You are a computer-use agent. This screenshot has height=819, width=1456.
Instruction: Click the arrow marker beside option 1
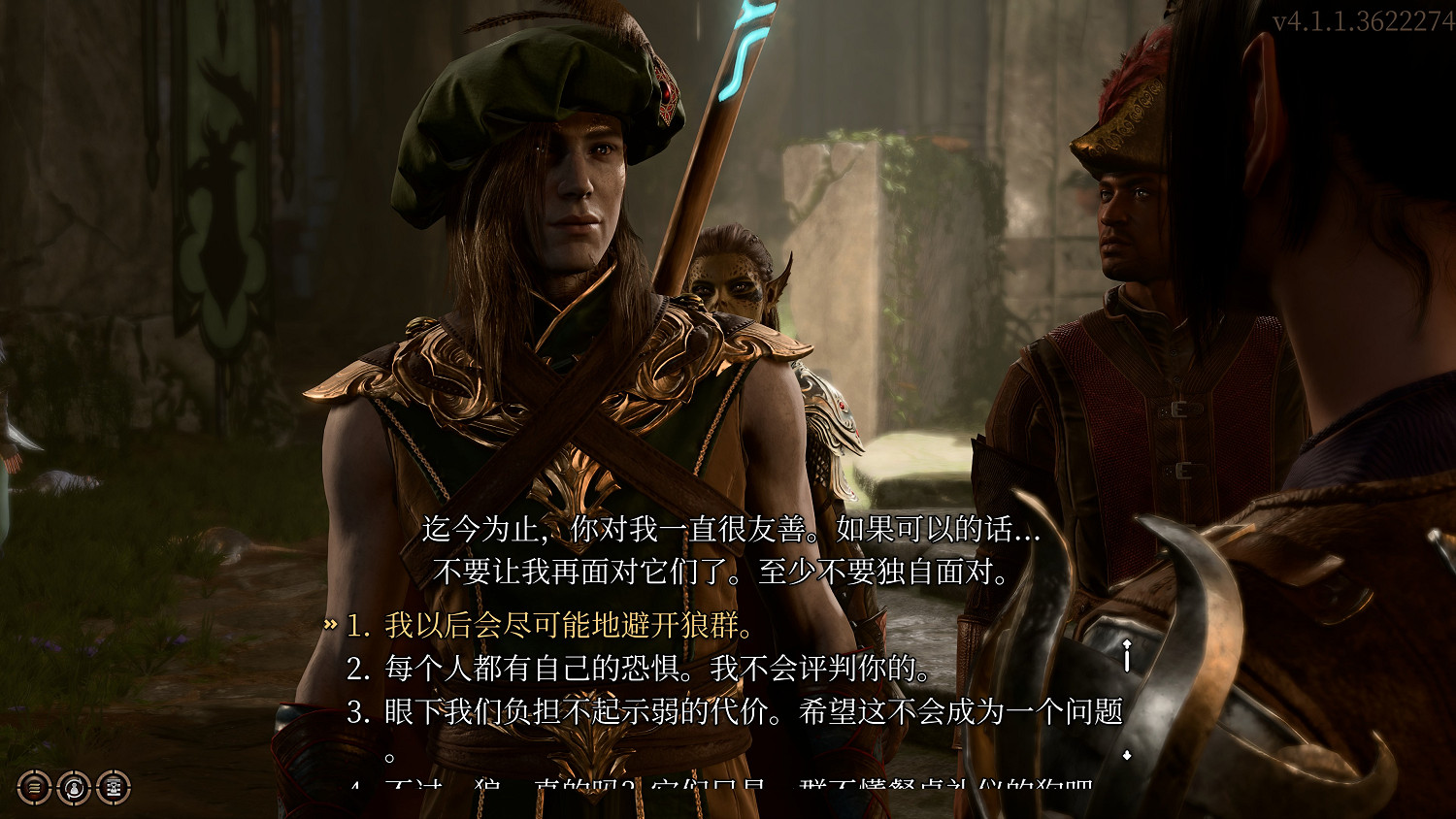330,627
